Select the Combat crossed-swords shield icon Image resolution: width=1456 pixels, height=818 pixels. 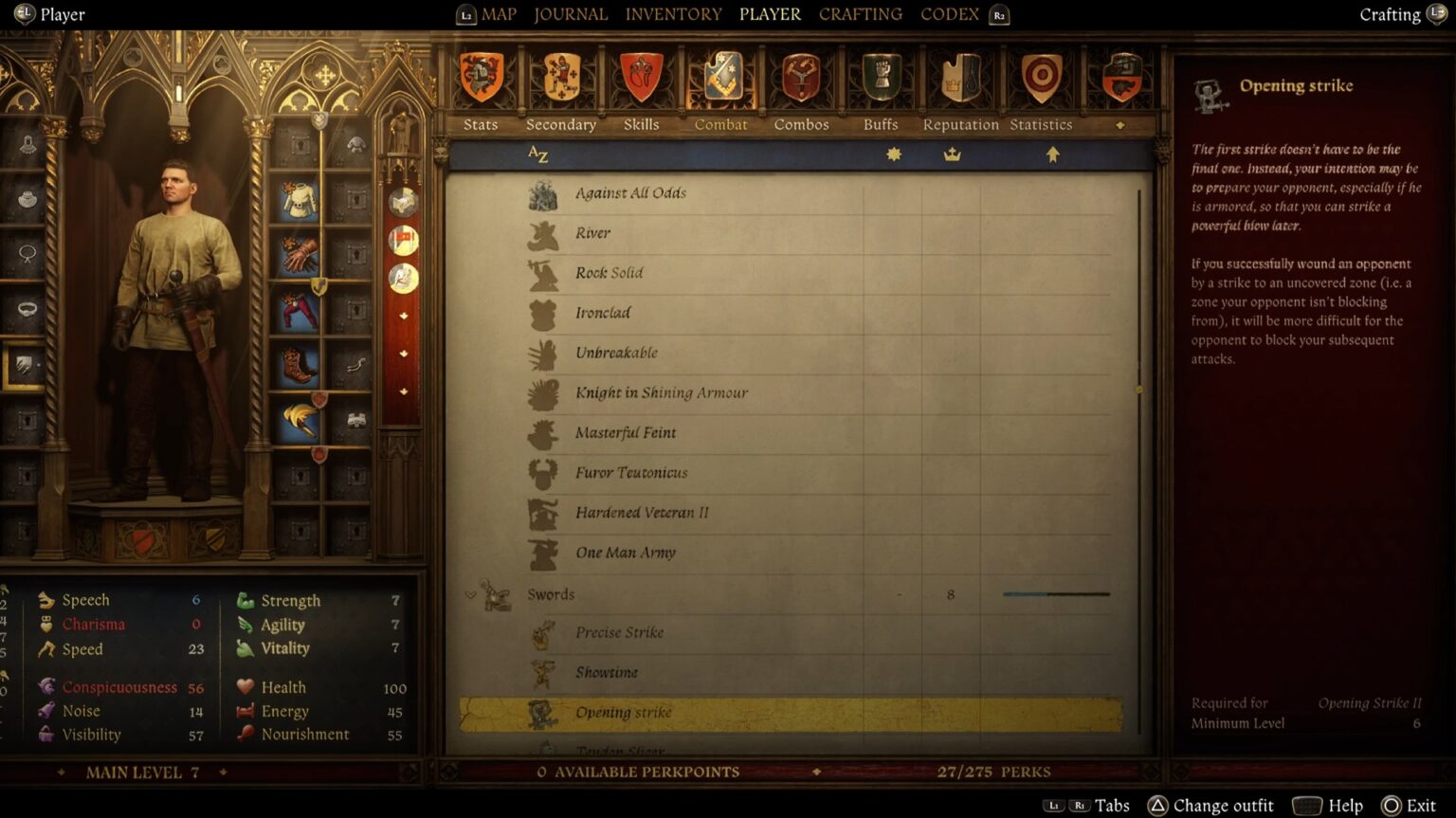point(720,76)
